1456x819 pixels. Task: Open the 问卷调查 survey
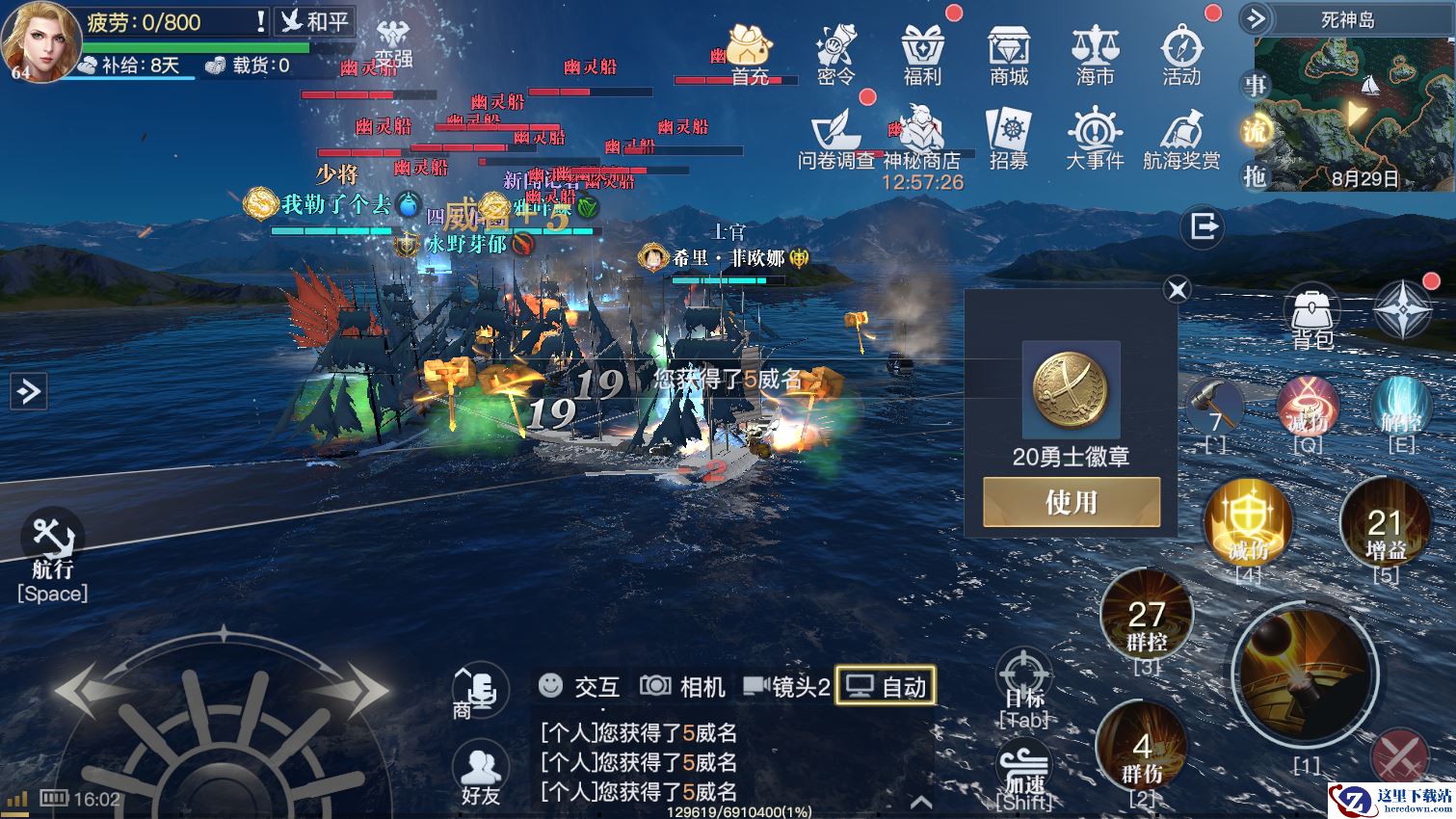835,139
